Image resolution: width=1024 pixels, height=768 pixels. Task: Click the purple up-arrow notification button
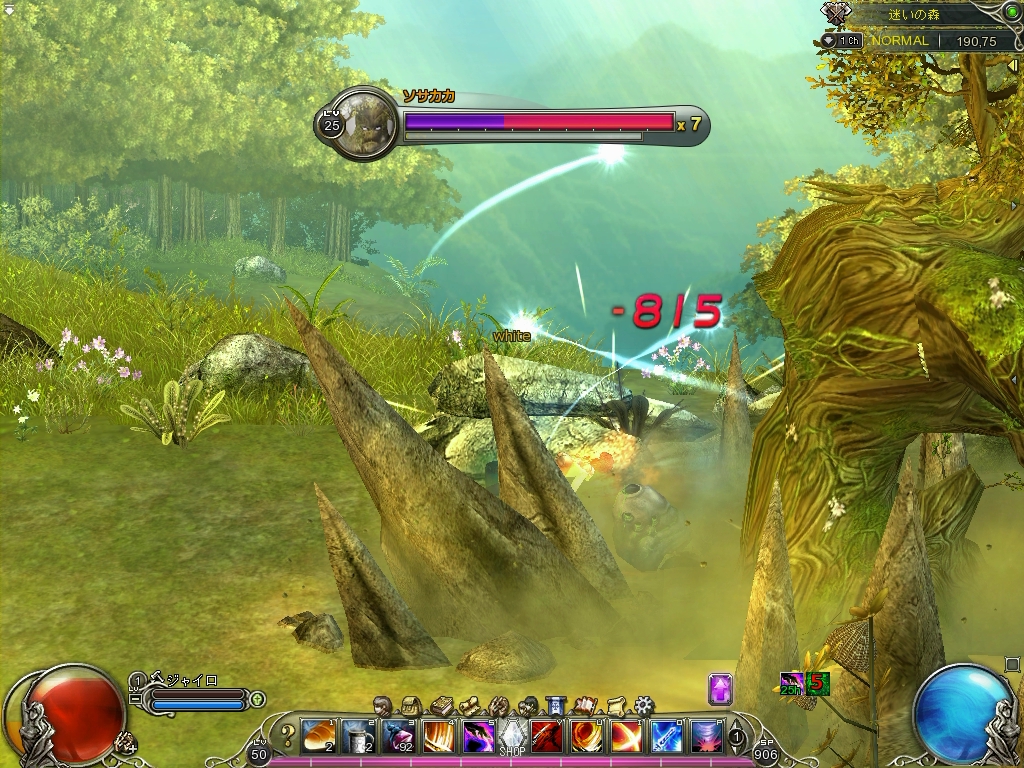(x=721, y=689)
